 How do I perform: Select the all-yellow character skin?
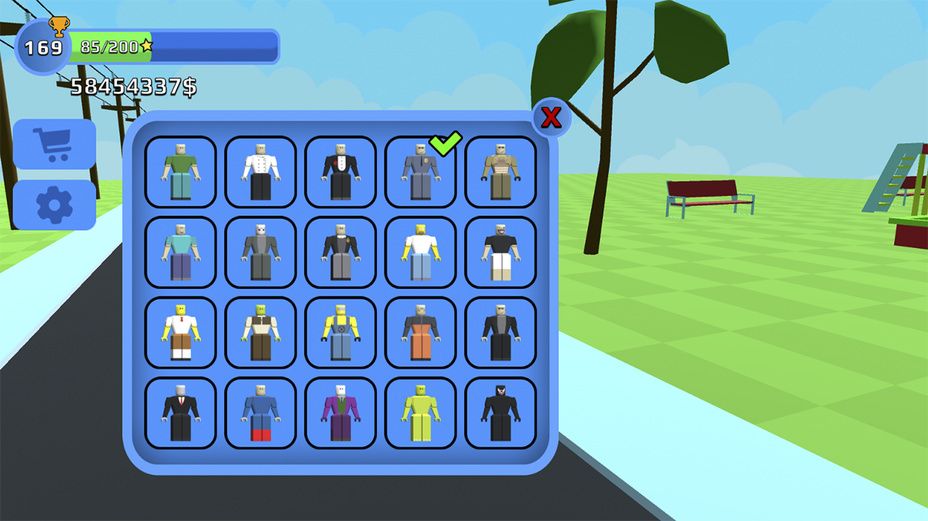[421, 412]
